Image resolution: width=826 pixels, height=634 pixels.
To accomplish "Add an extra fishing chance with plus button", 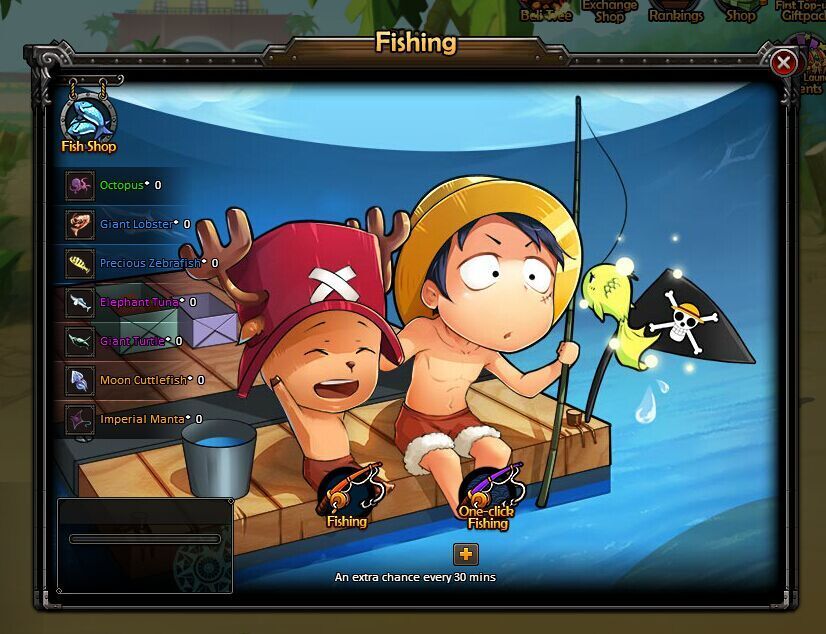I will tap(465, 553).
